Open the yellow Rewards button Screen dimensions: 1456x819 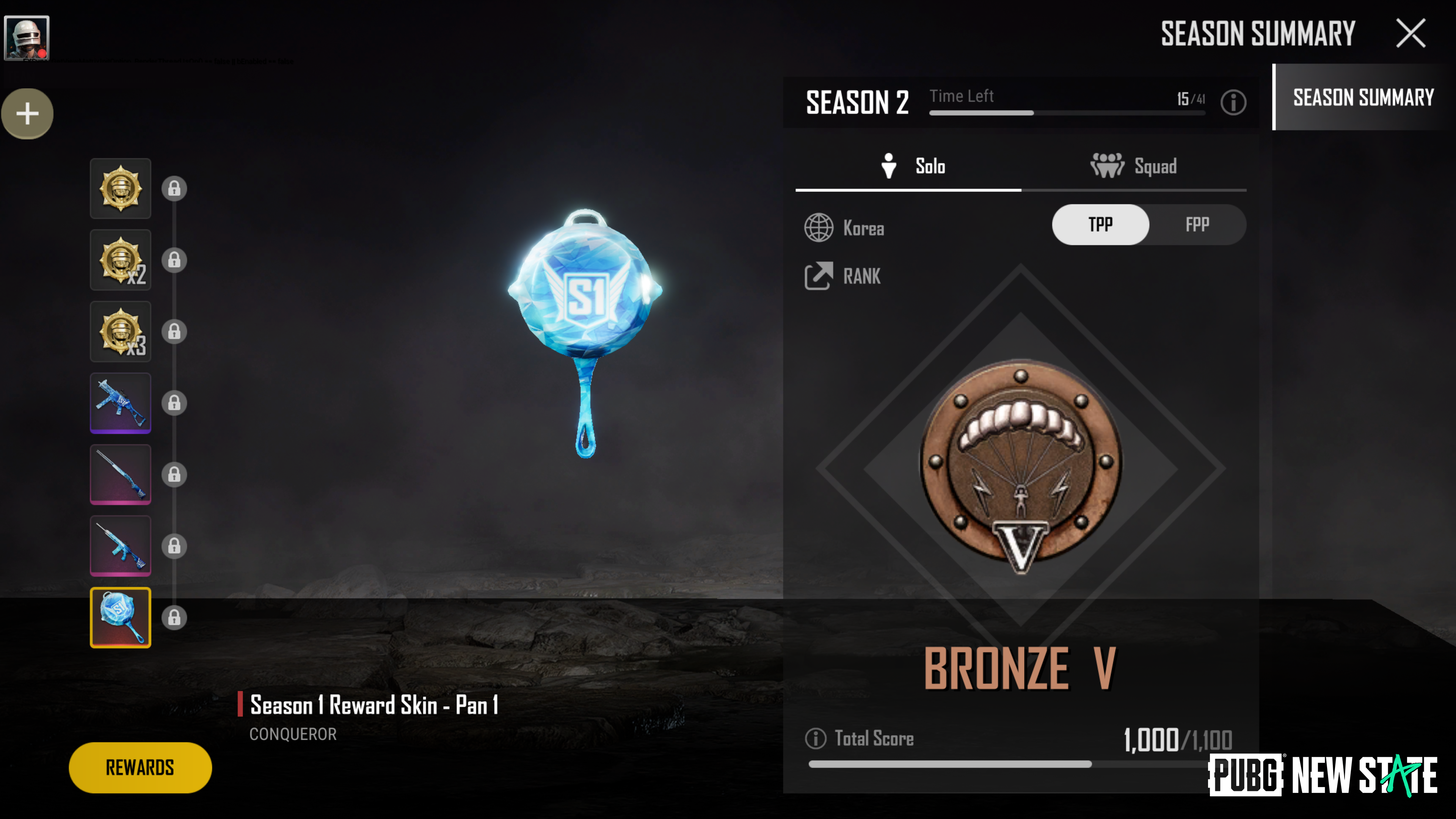pyautogui.click(x=140, y=767)
